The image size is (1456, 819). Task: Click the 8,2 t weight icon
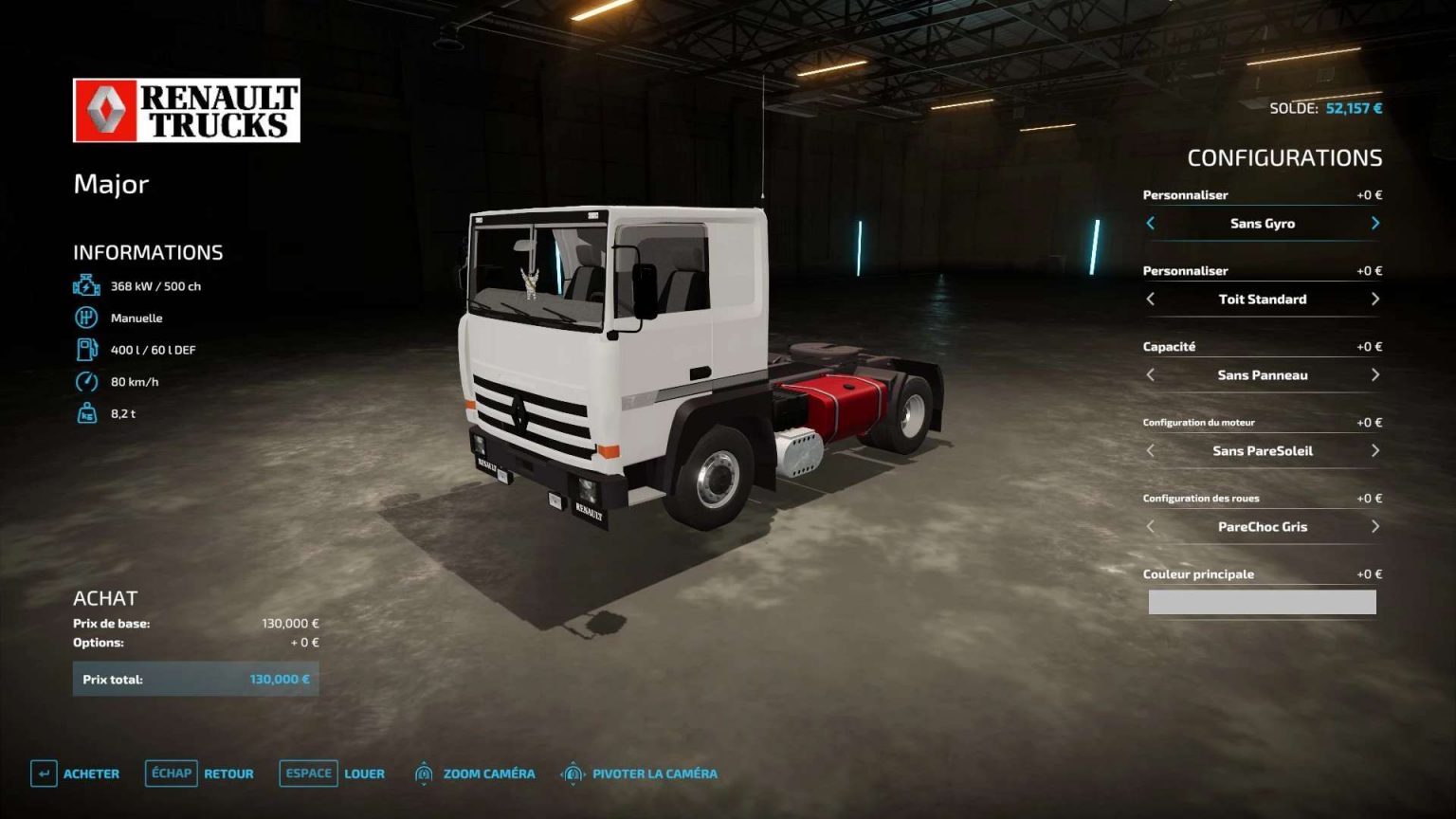(88, 413)
